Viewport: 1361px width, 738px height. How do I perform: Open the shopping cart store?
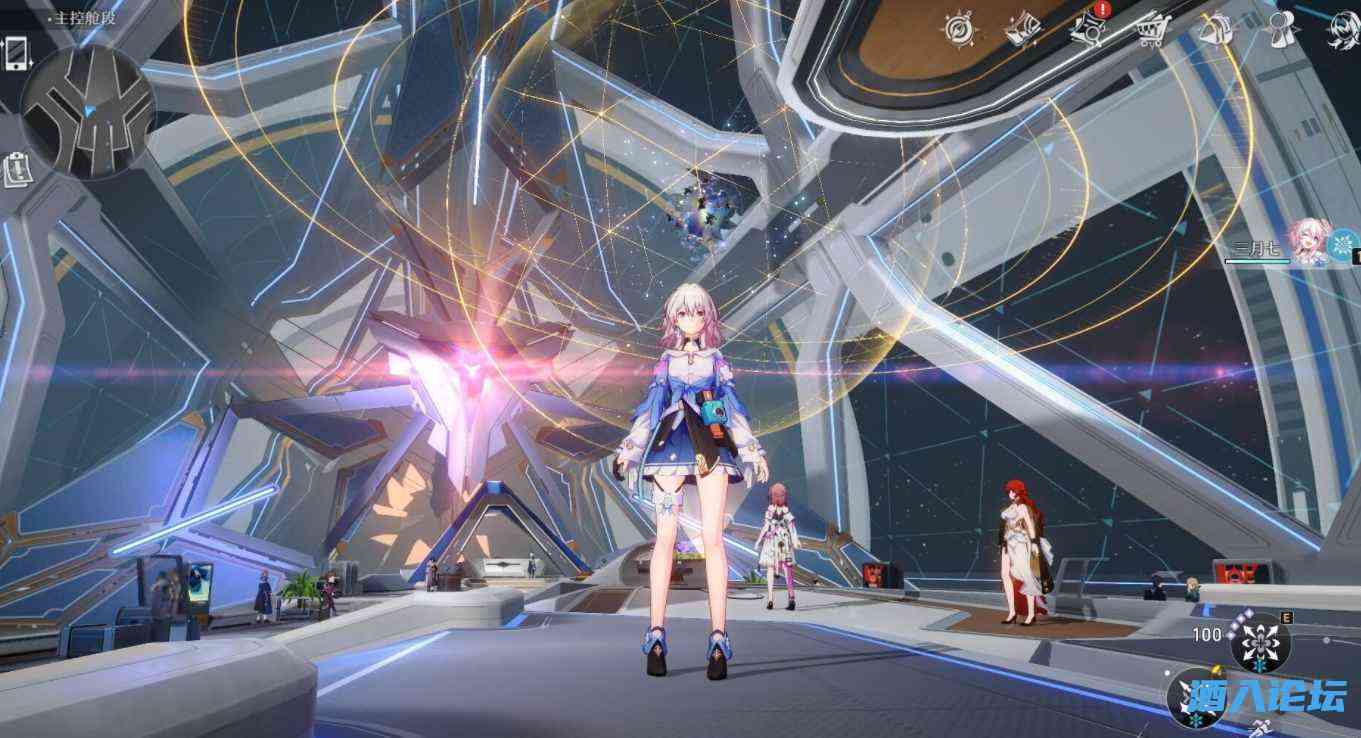(1150, 30)
